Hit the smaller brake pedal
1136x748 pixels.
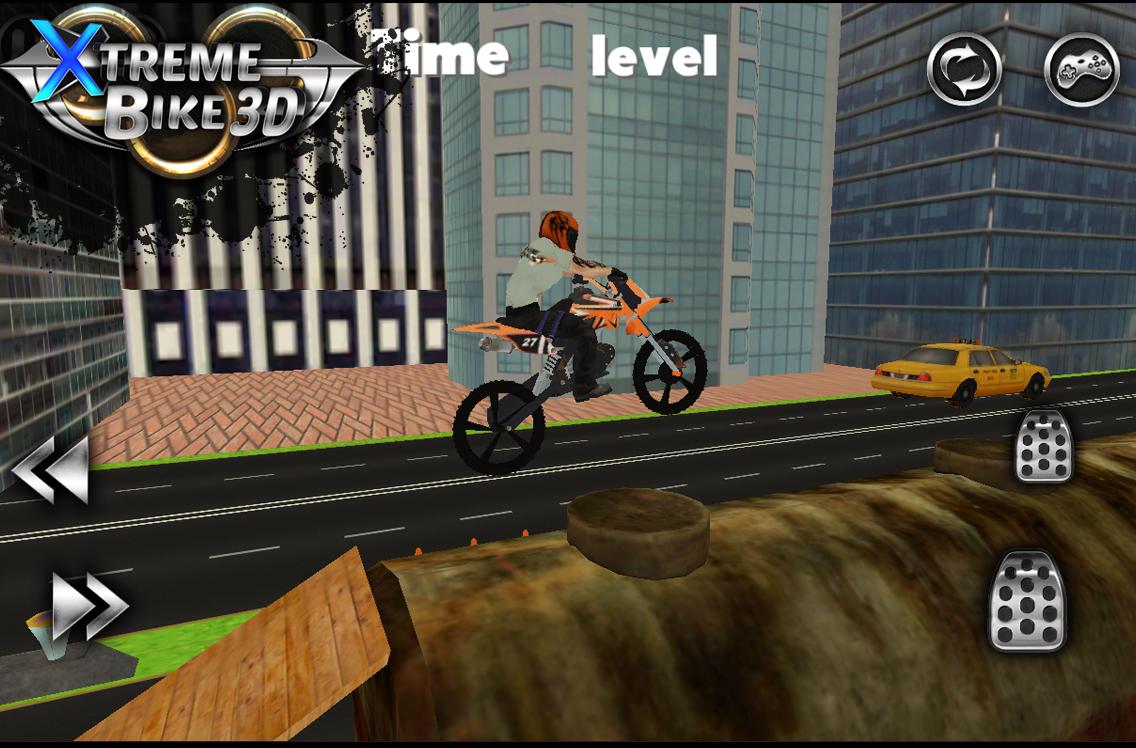pos(1044,446)
